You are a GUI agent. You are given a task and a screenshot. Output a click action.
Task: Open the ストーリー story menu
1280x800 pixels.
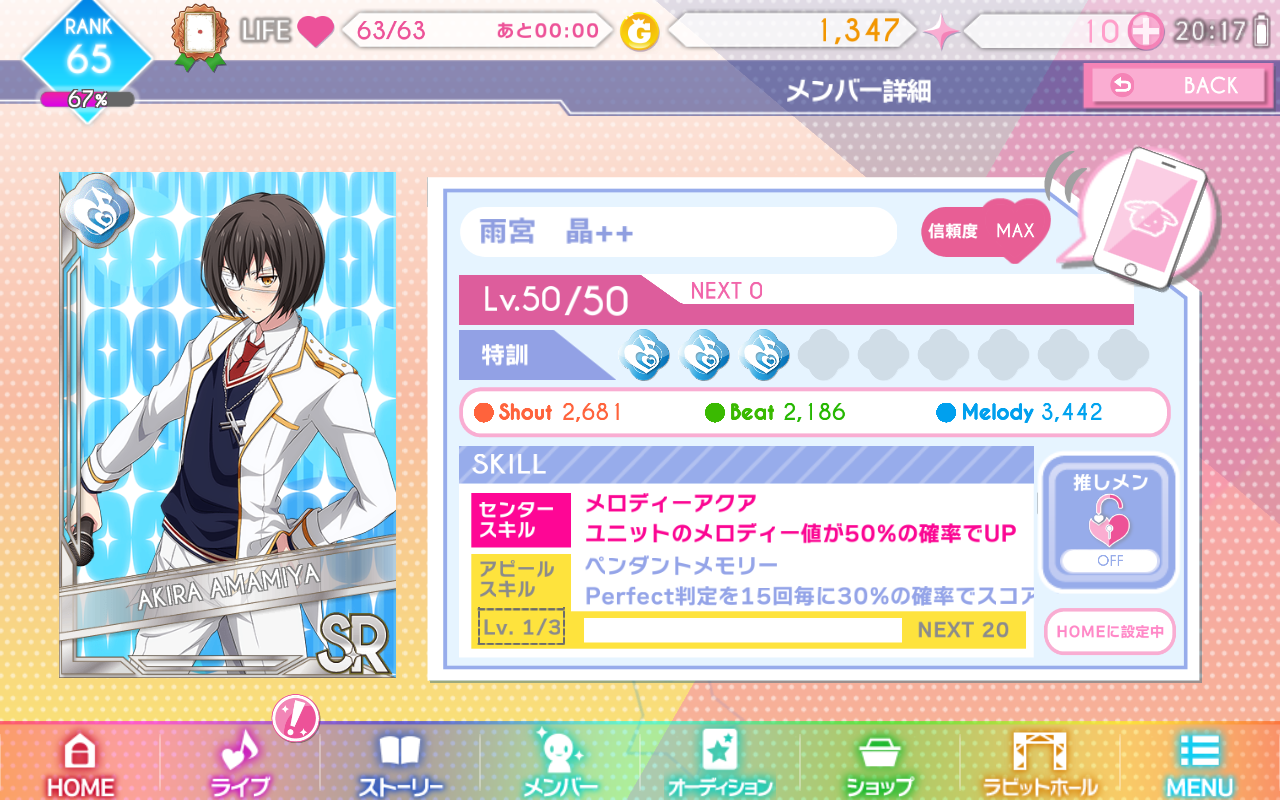click(400, 765)
